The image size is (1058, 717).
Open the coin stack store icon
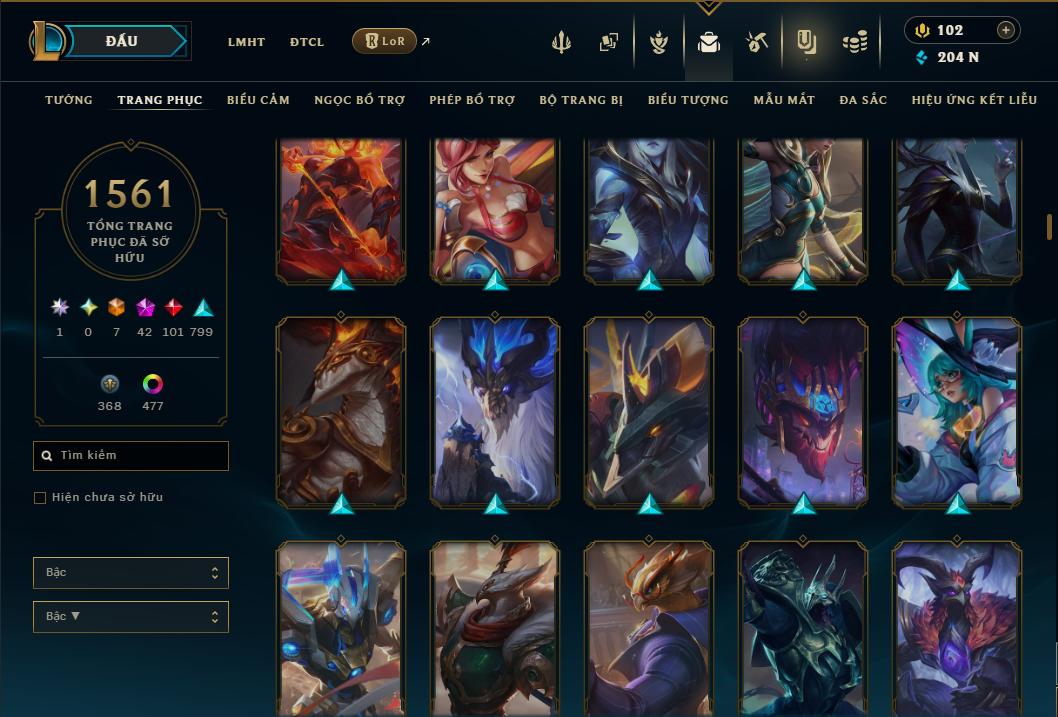[855, 42]
